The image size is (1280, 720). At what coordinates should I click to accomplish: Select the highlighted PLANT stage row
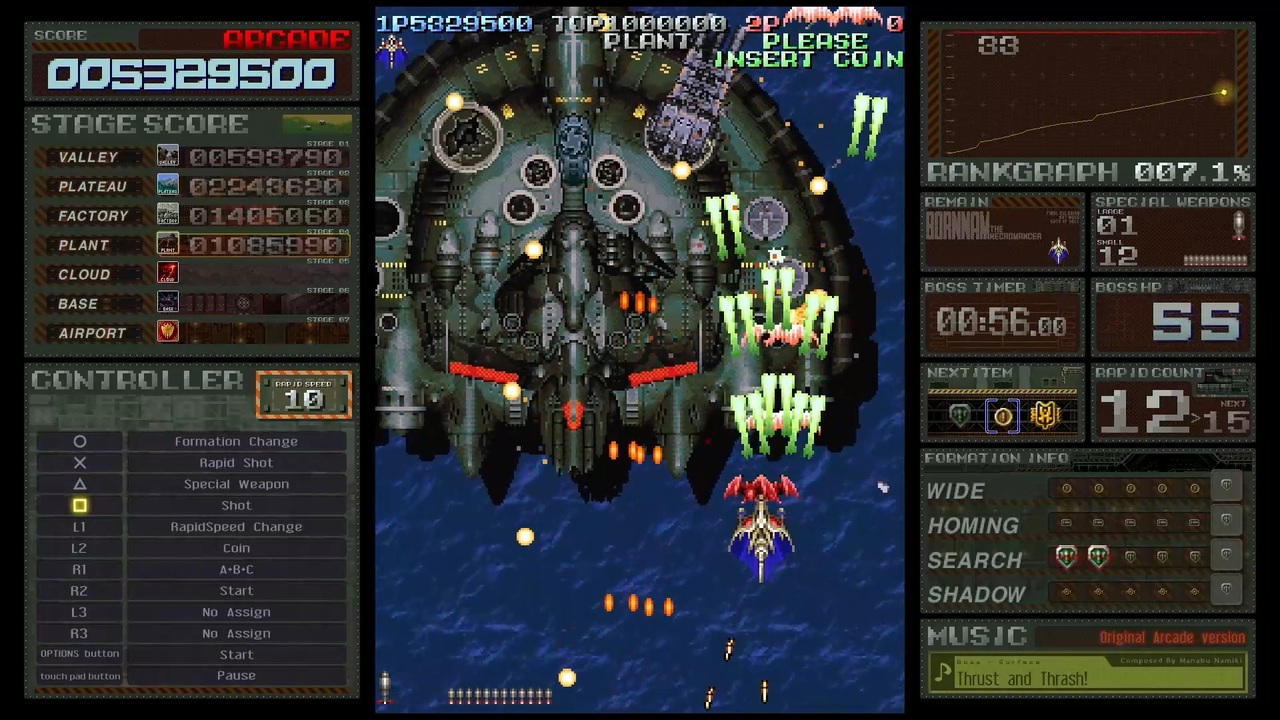tap(192, 245)
